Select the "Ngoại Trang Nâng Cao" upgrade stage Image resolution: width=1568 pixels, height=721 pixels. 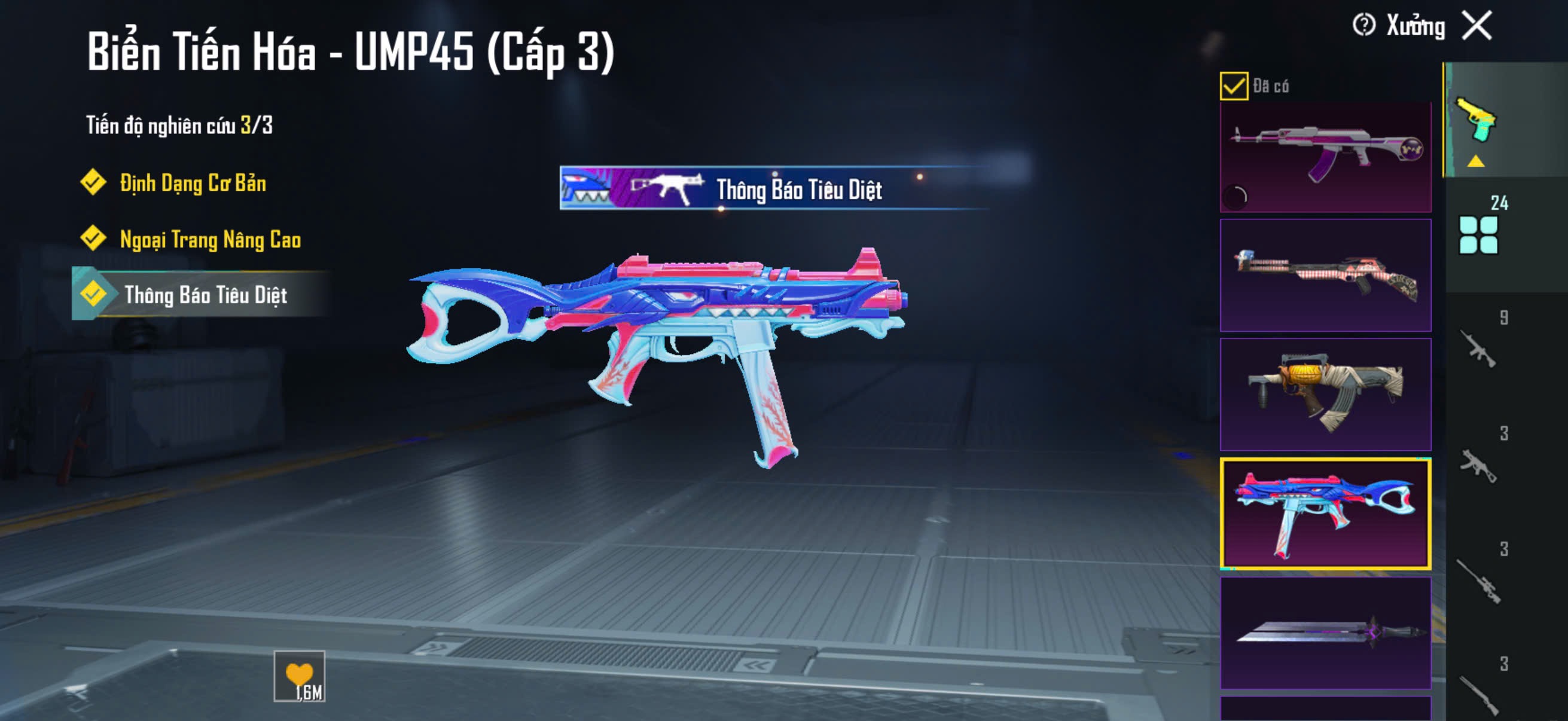(x=209, y=239)
